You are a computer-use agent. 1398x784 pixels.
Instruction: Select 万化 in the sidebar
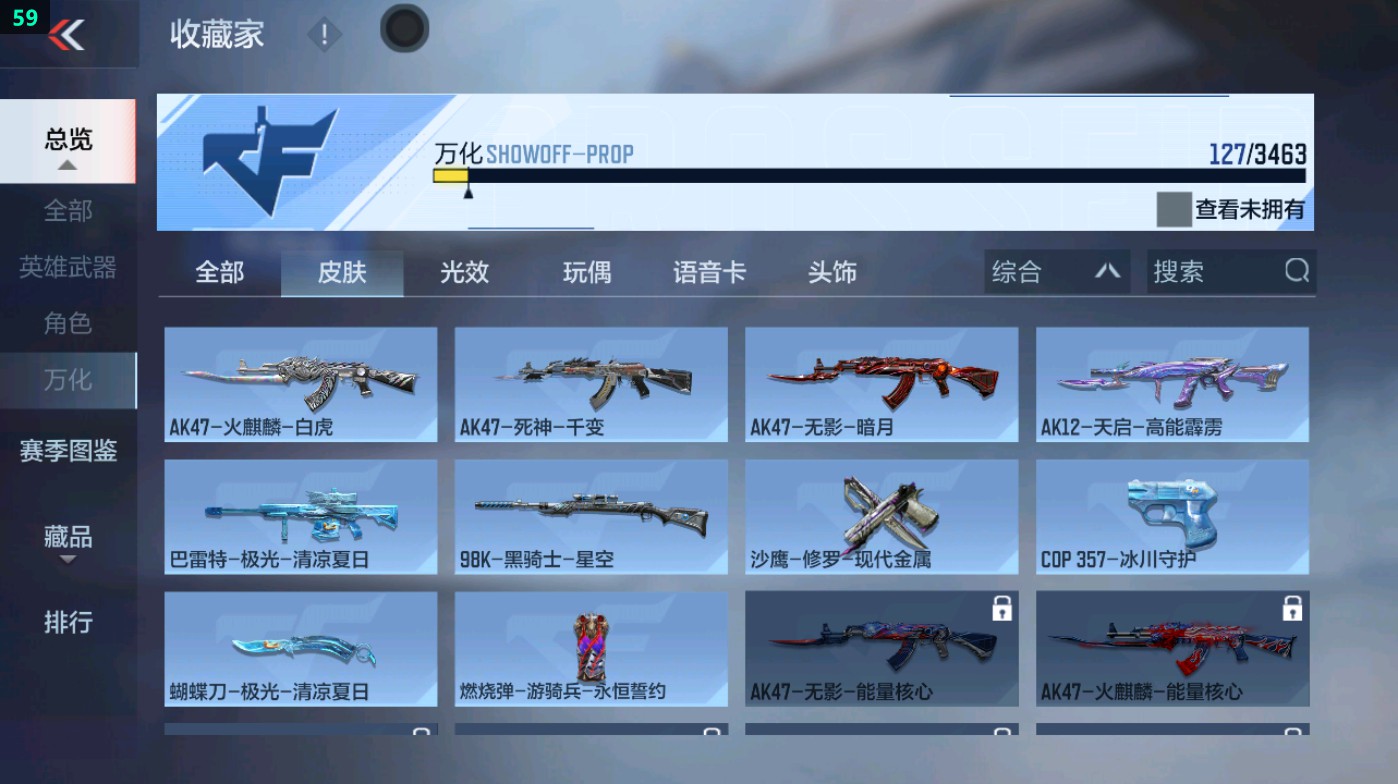tap(67, 380)
